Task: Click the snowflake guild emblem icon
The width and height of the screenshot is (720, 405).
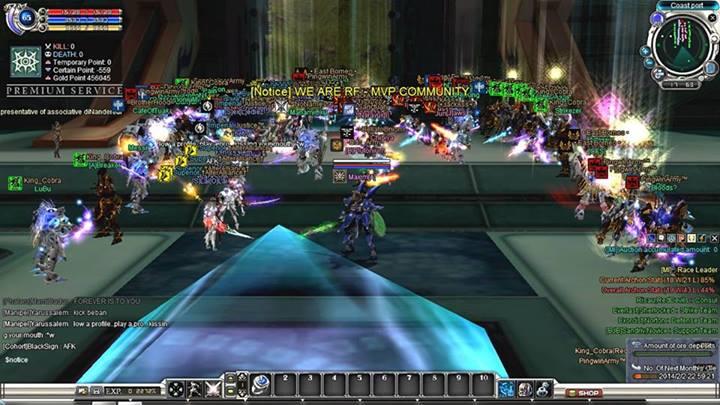Action: pos(25,61)
